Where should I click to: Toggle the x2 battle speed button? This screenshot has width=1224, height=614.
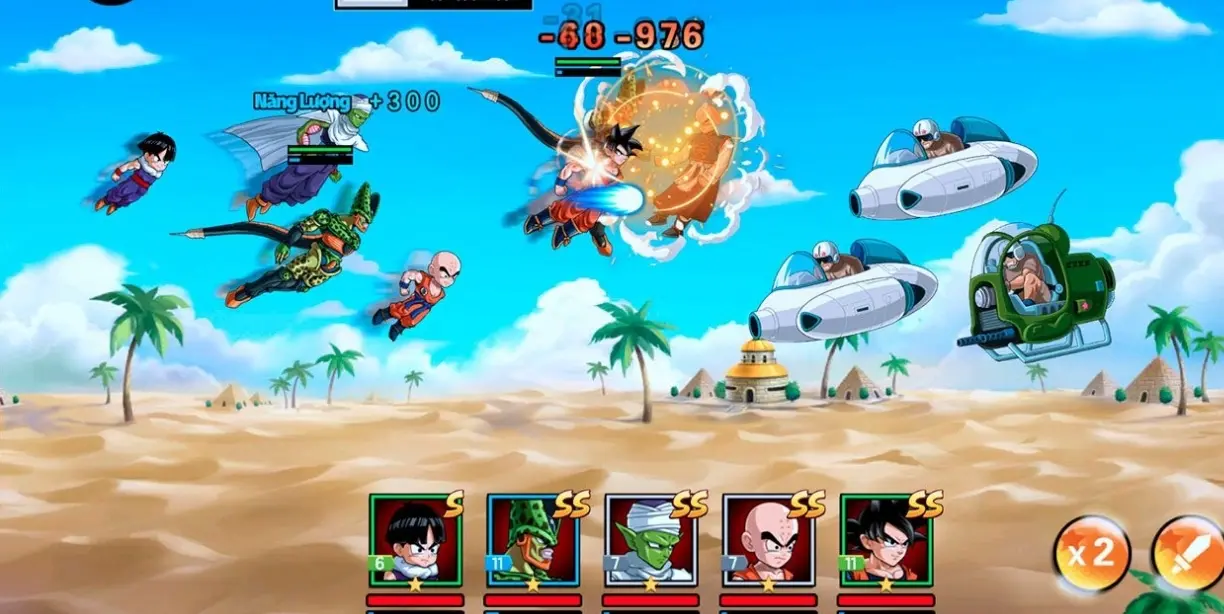(x=1091, y=553)
